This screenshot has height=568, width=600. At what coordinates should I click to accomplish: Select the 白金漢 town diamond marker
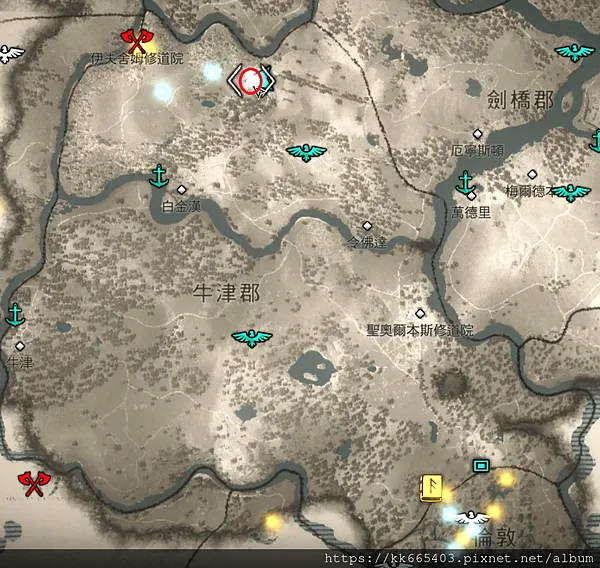(x=181, y=189)
